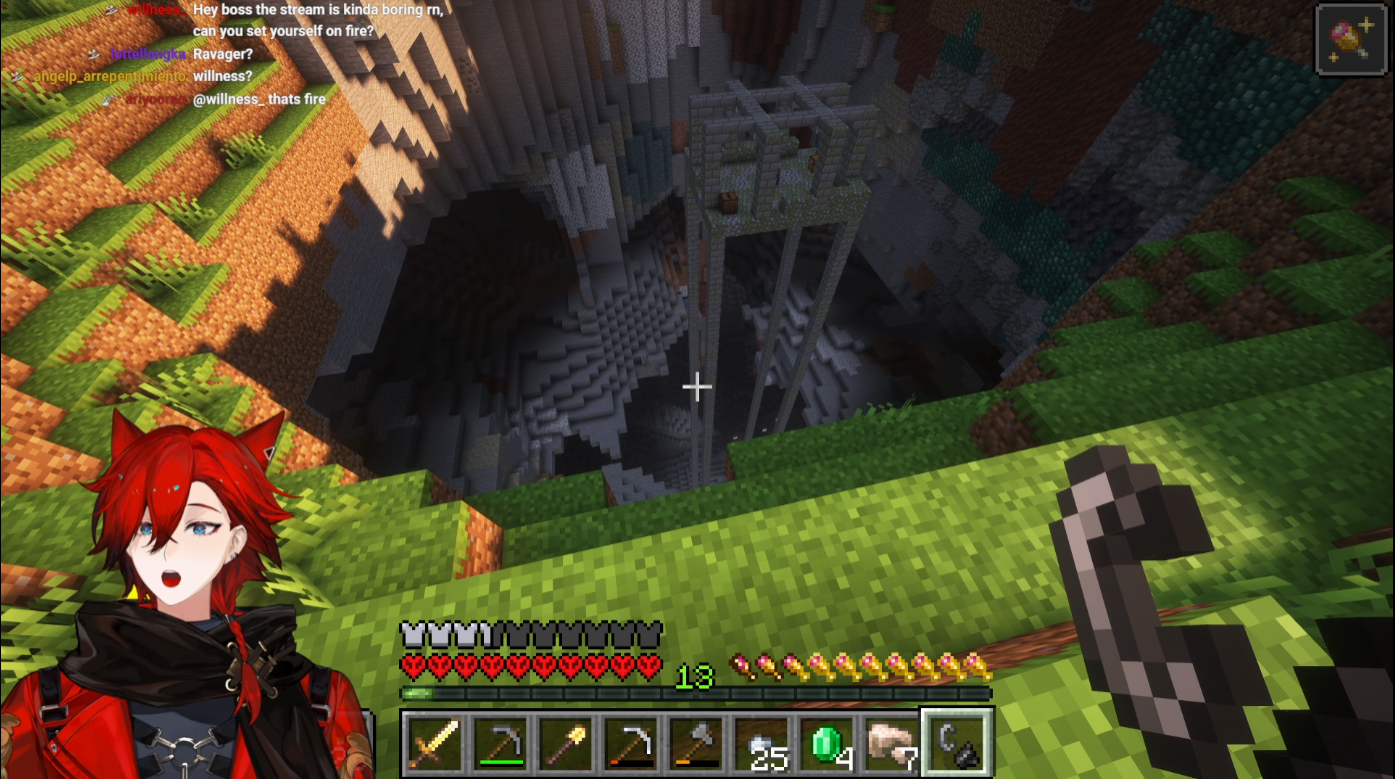The image size is (1395, 779).
Task: Select the golden shovel in the hotbar
Action: (566, 743)
